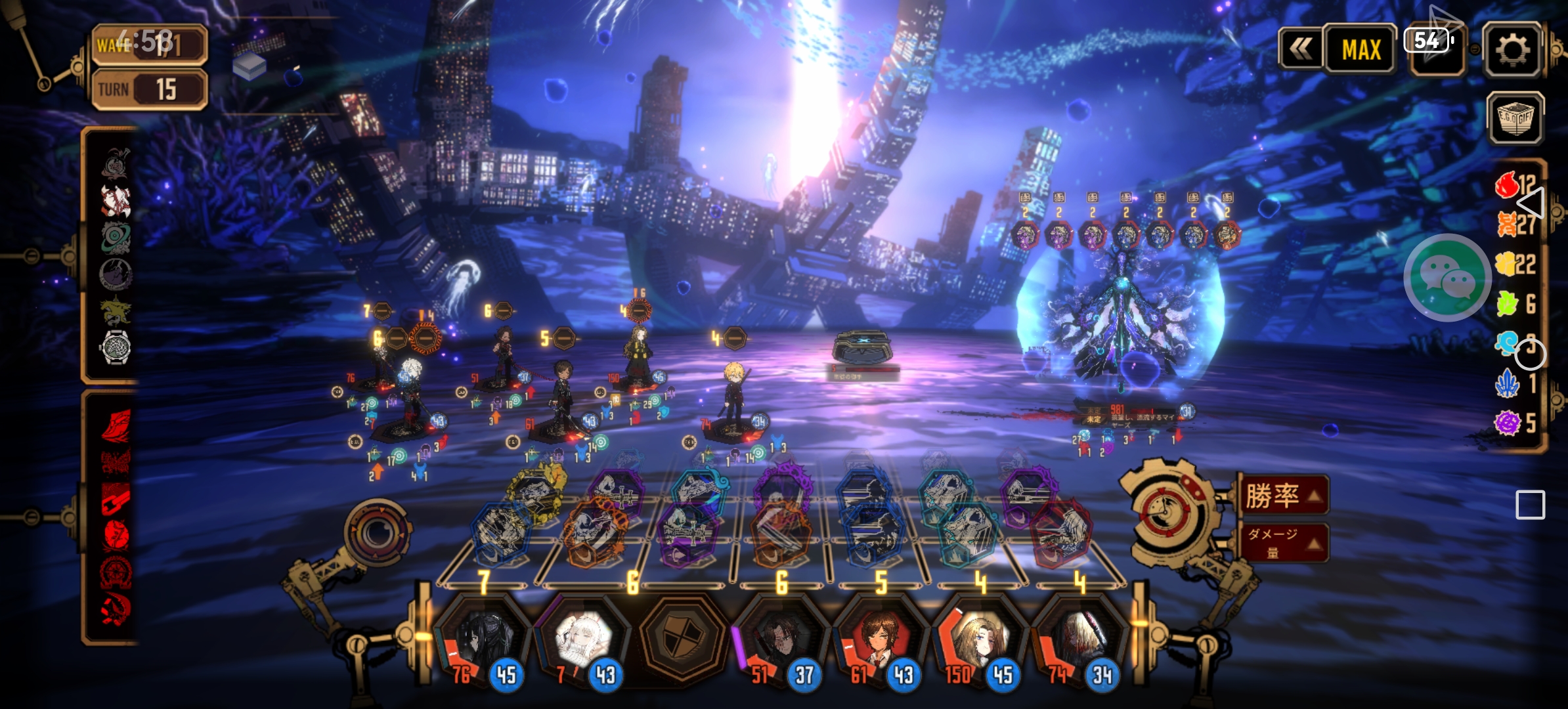Click the double-arrow rewind button
The width and height of the screenshot is (1568, 709).
point(1300,49)
